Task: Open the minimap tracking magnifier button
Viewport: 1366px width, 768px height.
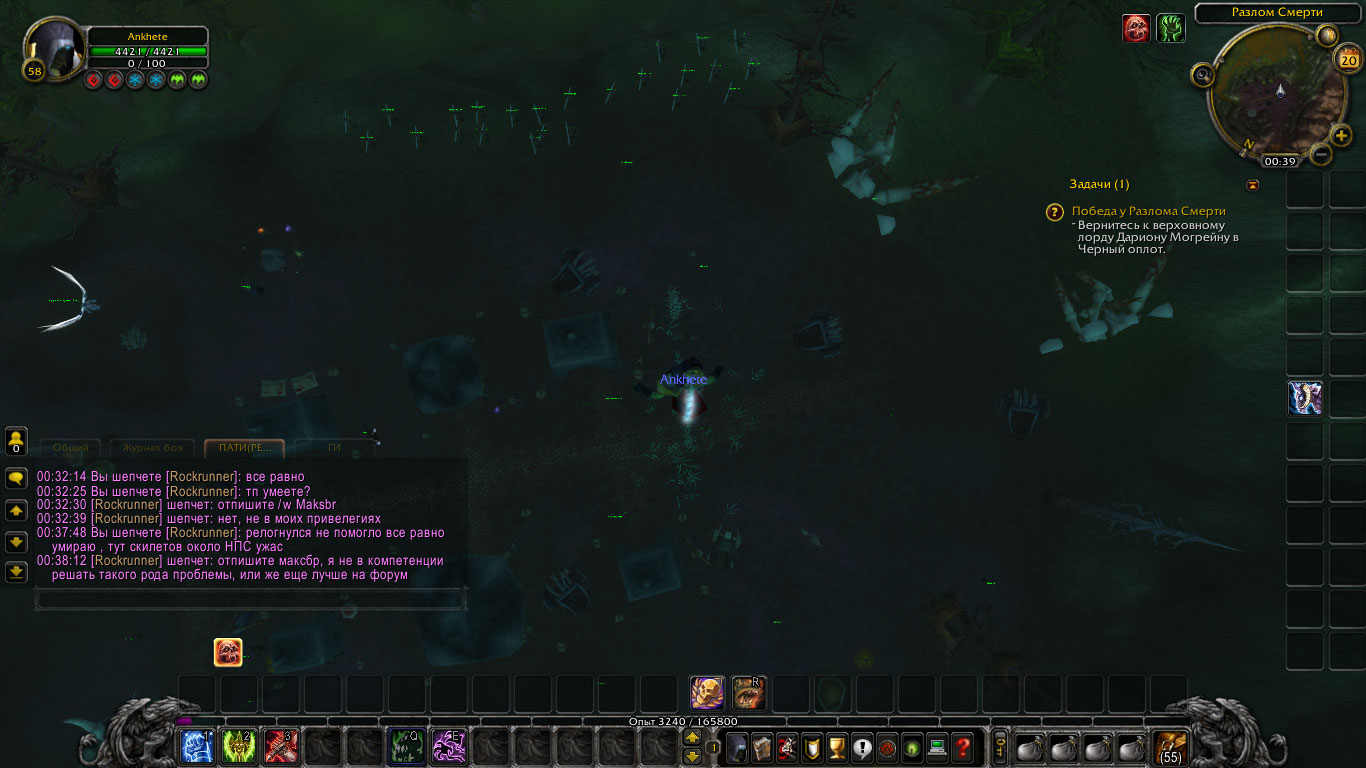Action: click(x=1202, y=74)
